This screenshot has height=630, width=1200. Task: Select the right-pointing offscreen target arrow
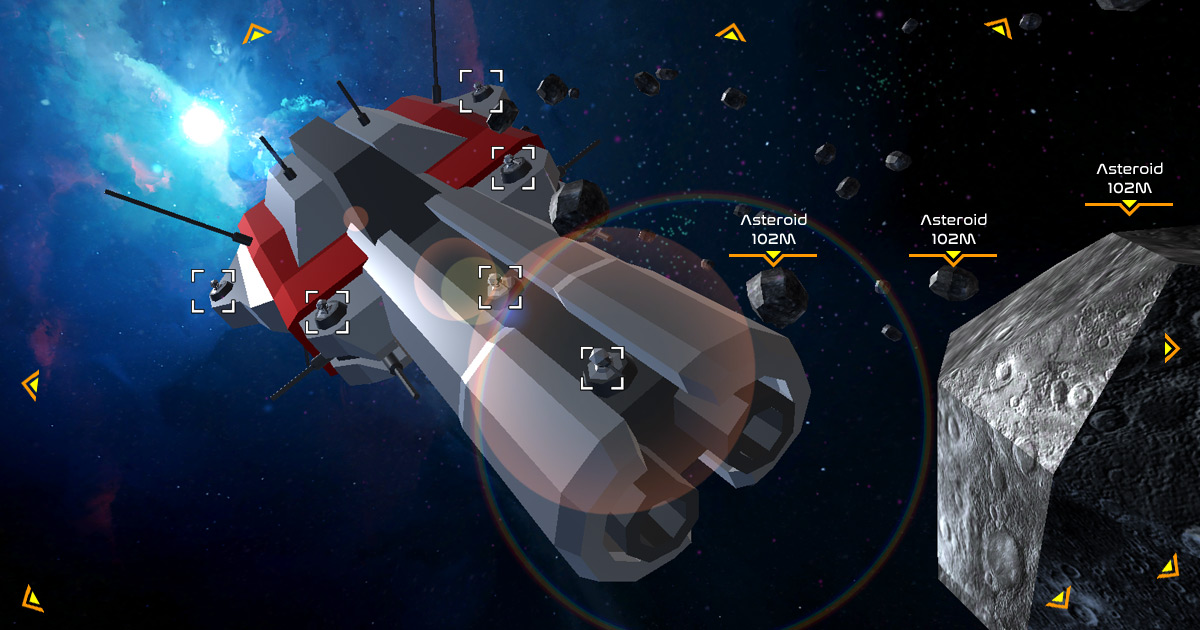(x=1172, y=348)
